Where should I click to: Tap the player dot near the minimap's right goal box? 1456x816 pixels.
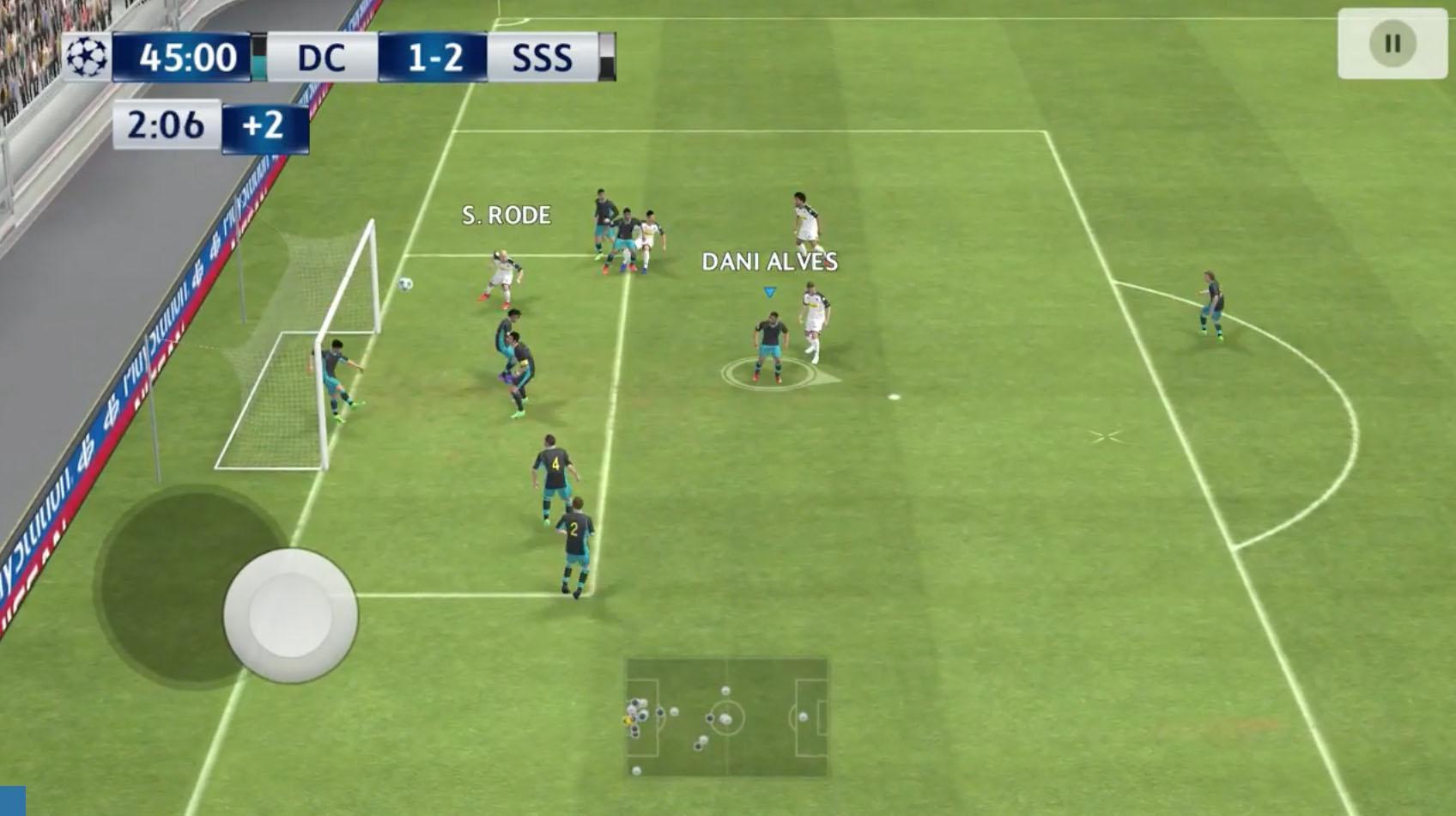point(804,717)
